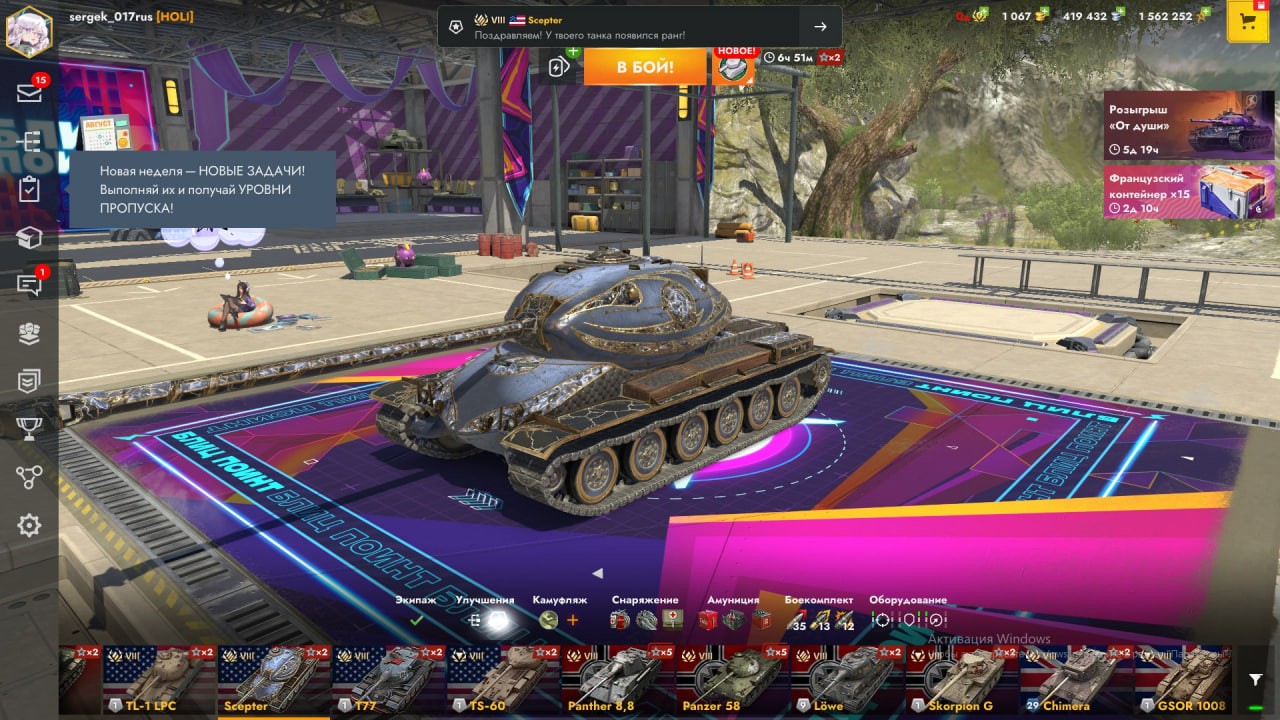
Task: Open the trophy icon in the sidebar
Action: (29, 429)
